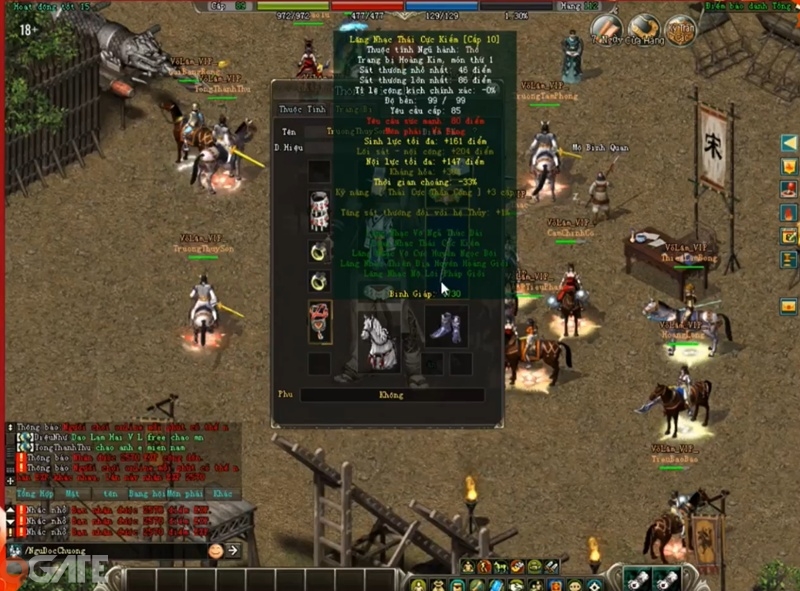The image size is (800, 591).
Task: Open the emoticon smiley picker
Action: 215,550
